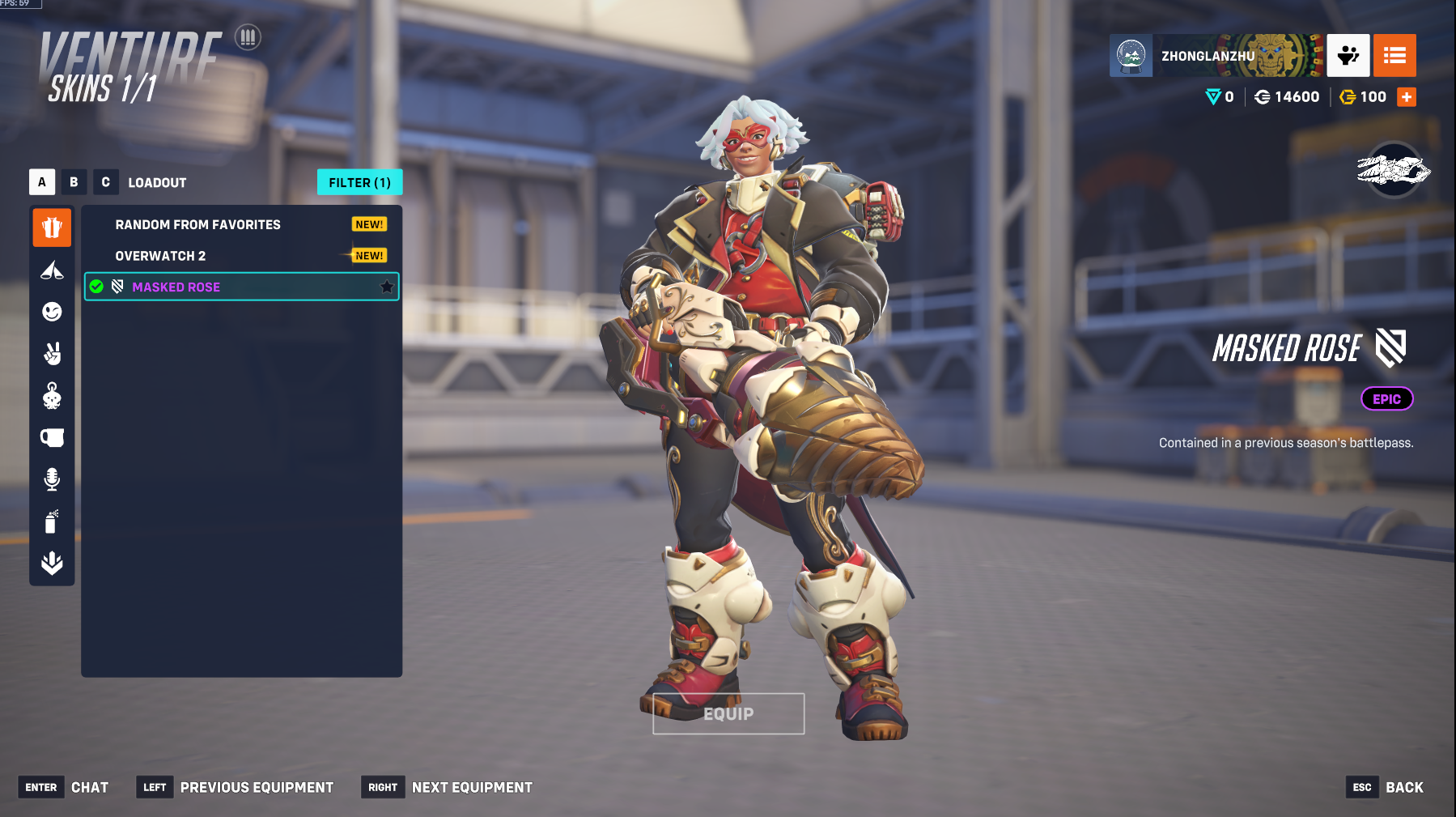This screenshot has height=817, width=1456.
Task: Open the orange main menu button
Action: tap(1394, 55)
